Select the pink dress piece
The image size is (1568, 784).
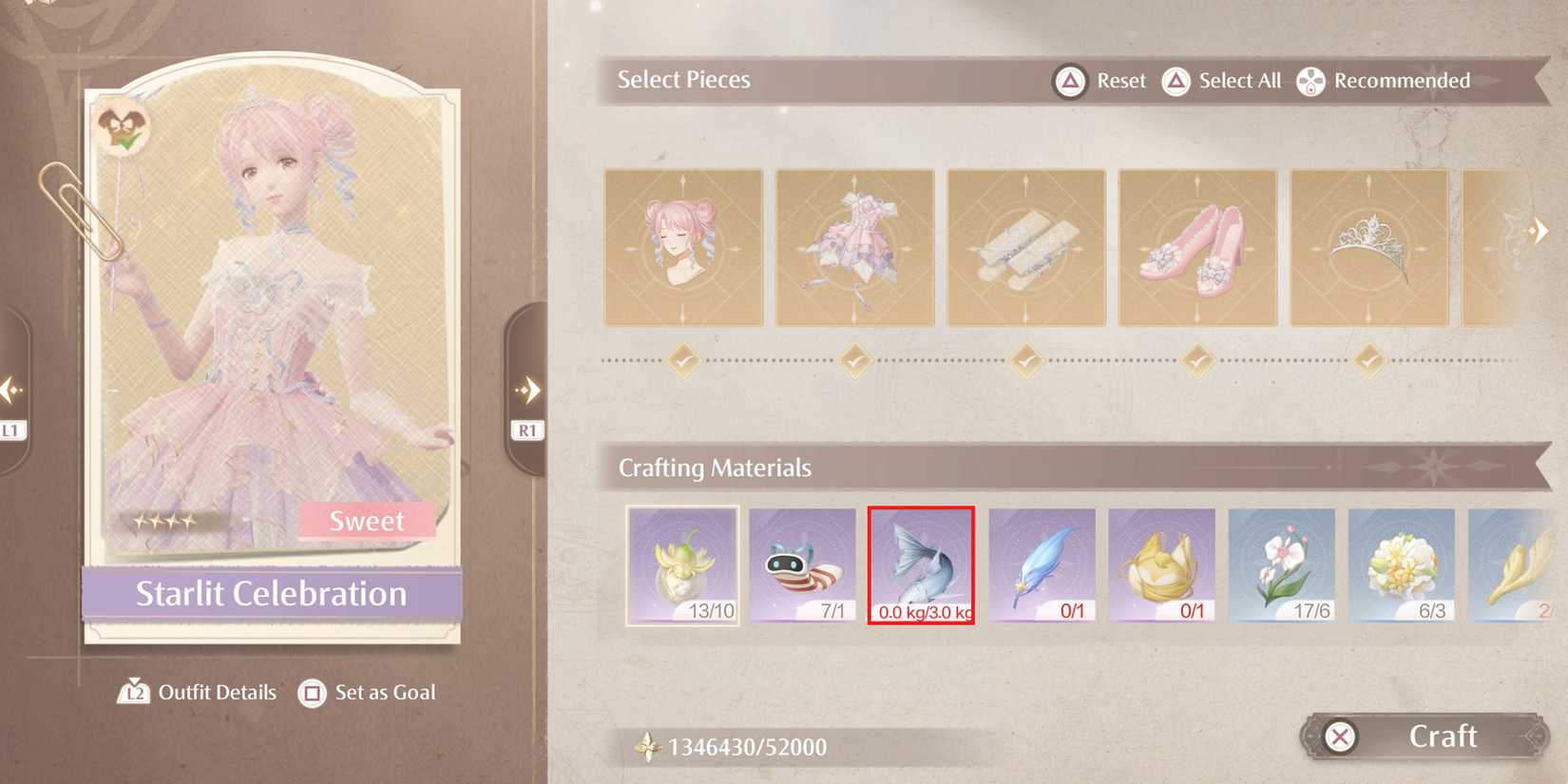click(854, 246)
